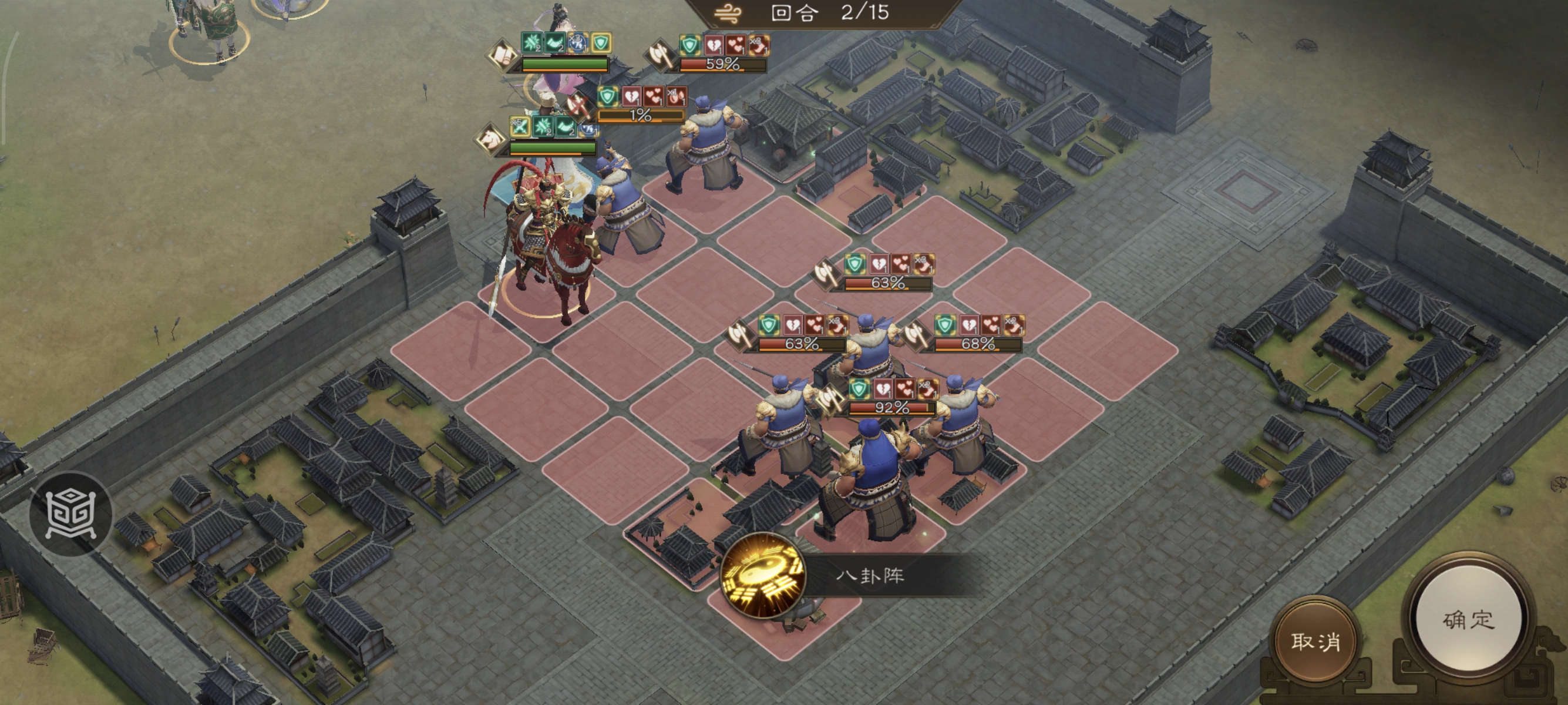Toggle the cube-shaped view icon
Image resolution: width=1568 pixels, height=705 pixels.
pyautogui.click(x=70, y=513)
